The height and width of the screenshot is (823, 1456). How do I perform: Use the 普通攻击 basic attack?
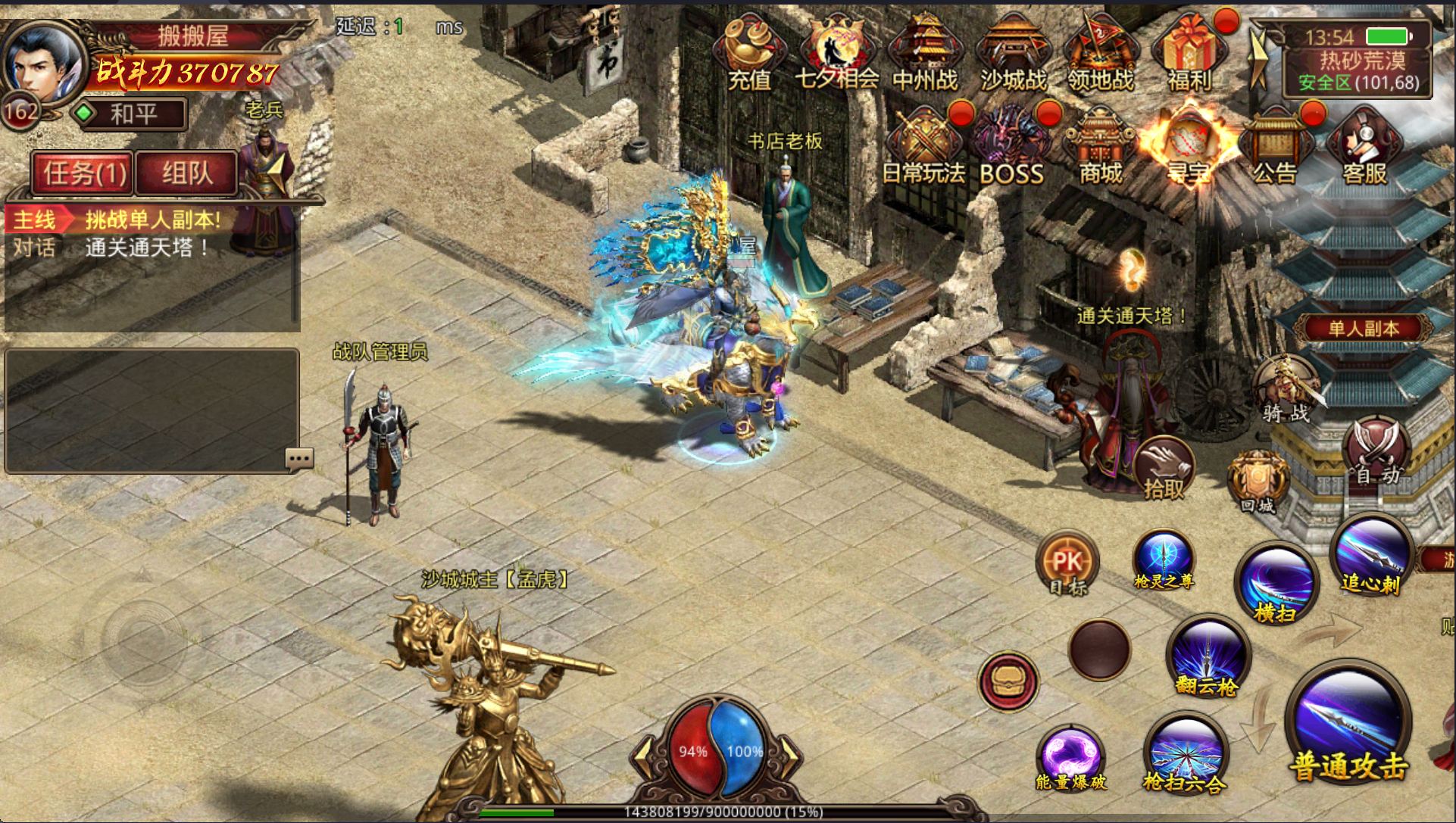[1348, 728]
